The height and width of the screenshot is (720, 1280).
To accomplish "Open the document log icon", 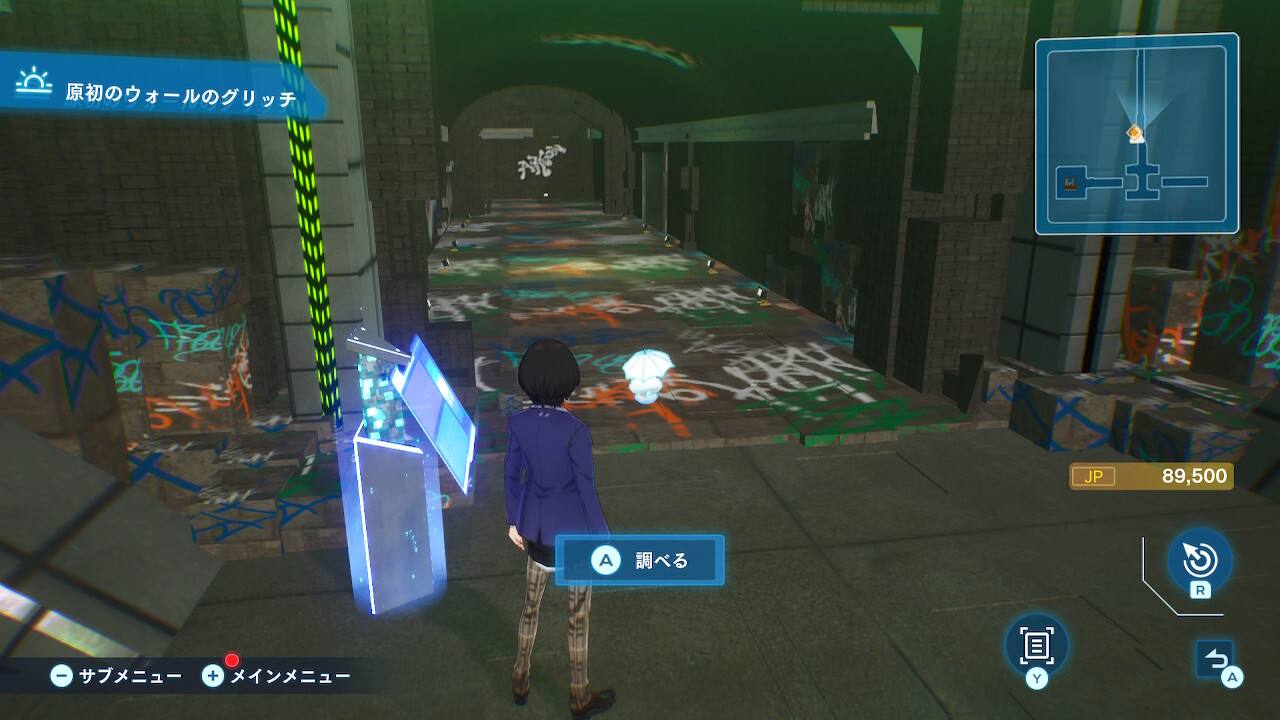I will coord(1036,645).
